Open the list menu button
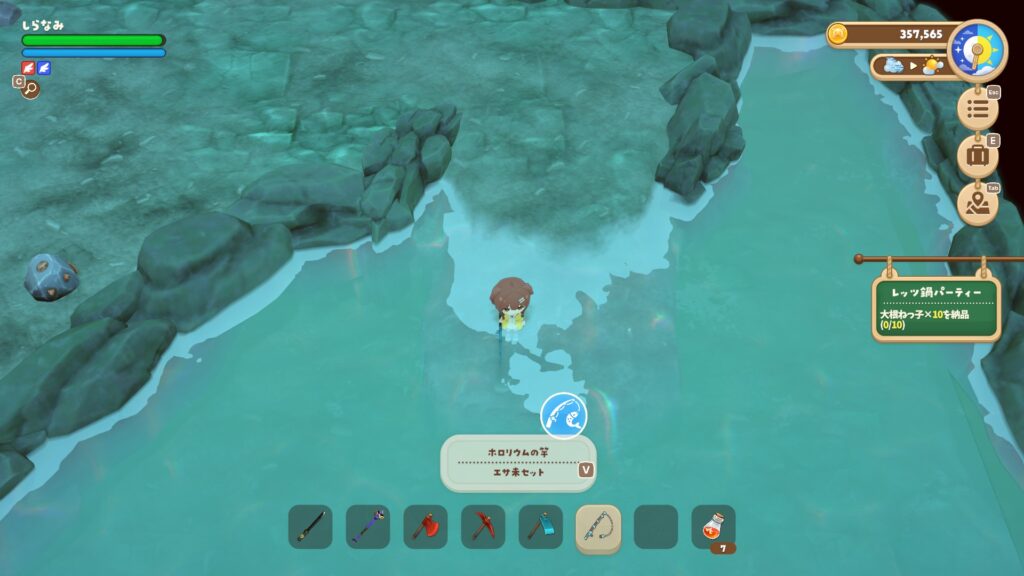 click(x=977, y=108)
